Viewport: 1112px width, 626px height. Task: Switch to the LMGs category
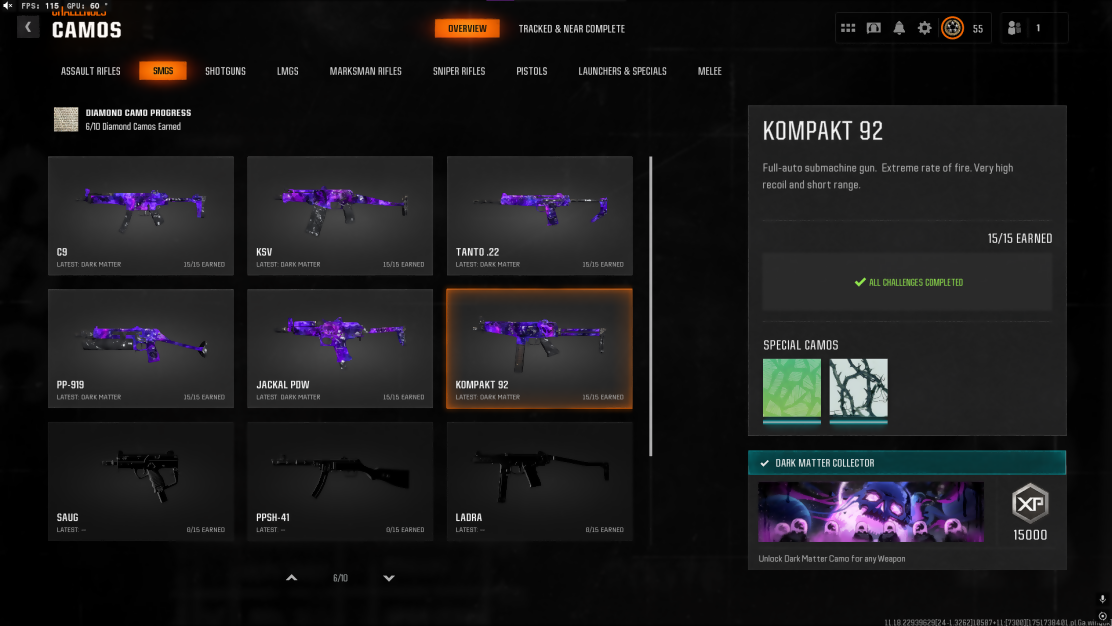[288, 71]
